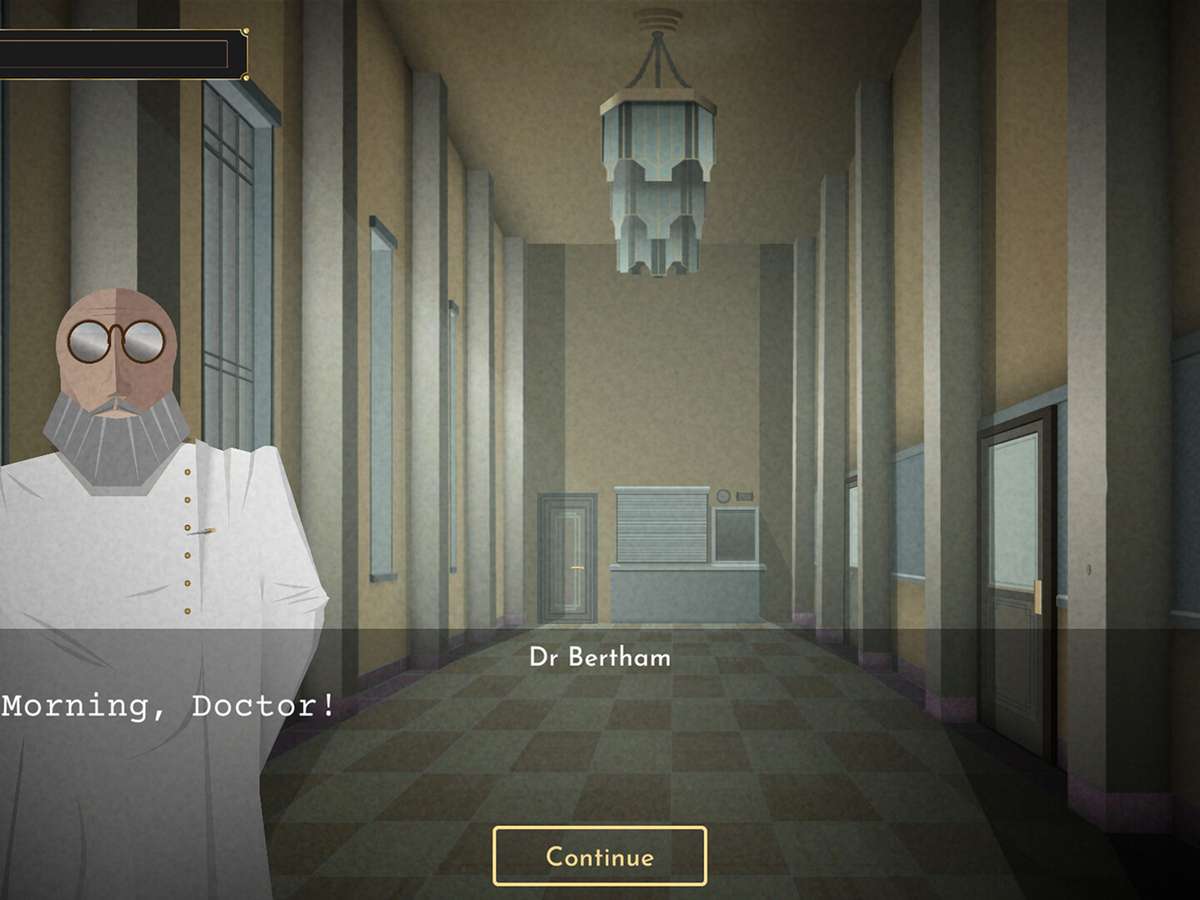Continue the dialogue with Dr Bertham
The width and height of the screenshot is (1200, 900).
coord(599,856)
